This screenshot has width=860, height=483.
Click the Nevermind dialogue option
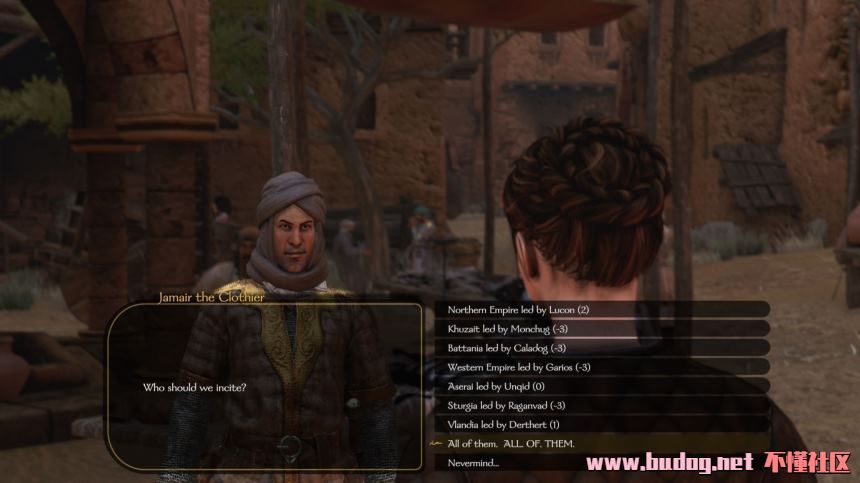point(473,462)
